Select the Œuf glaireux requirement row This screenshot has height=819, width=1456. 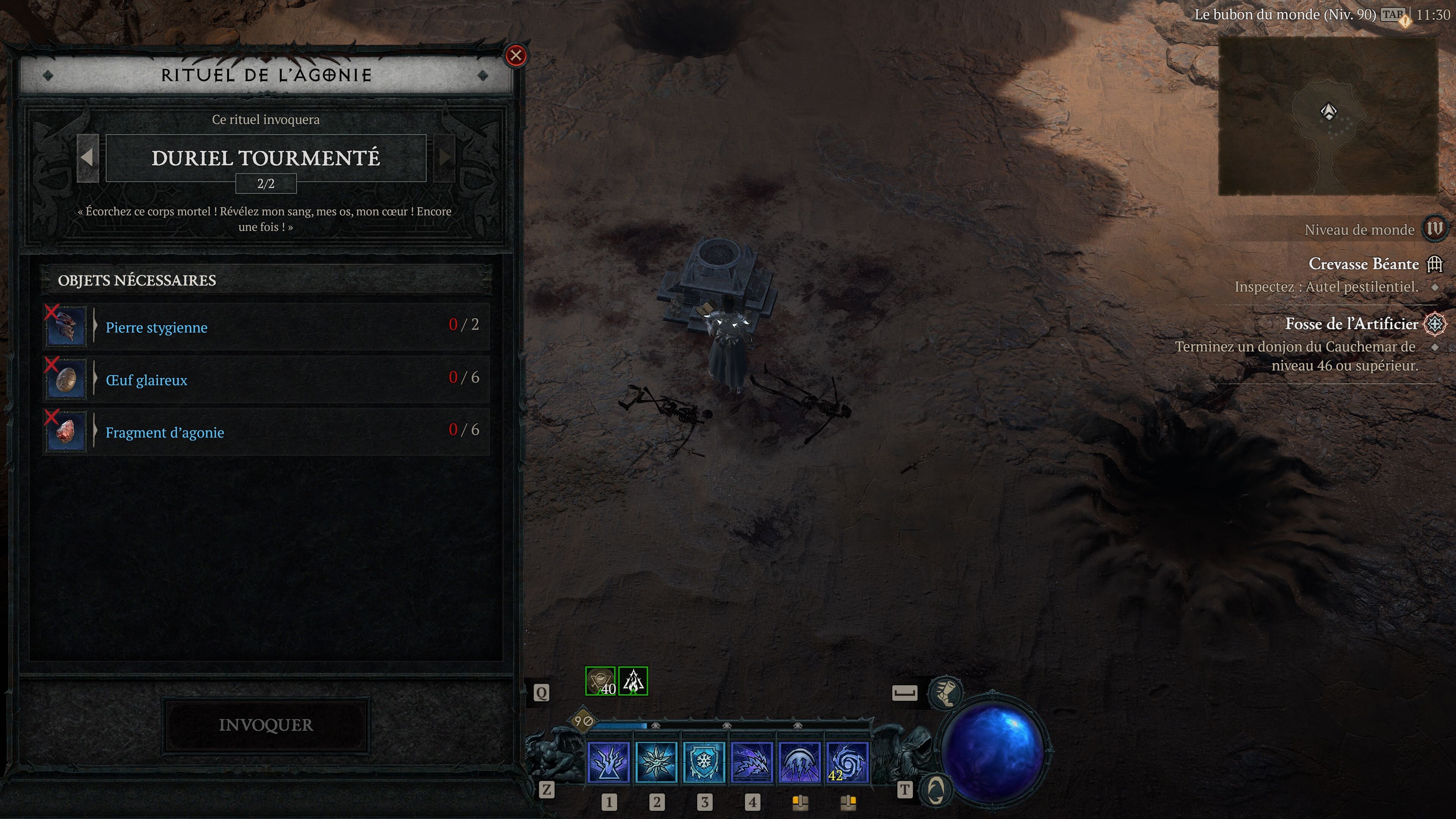click(x=266, y=379)
